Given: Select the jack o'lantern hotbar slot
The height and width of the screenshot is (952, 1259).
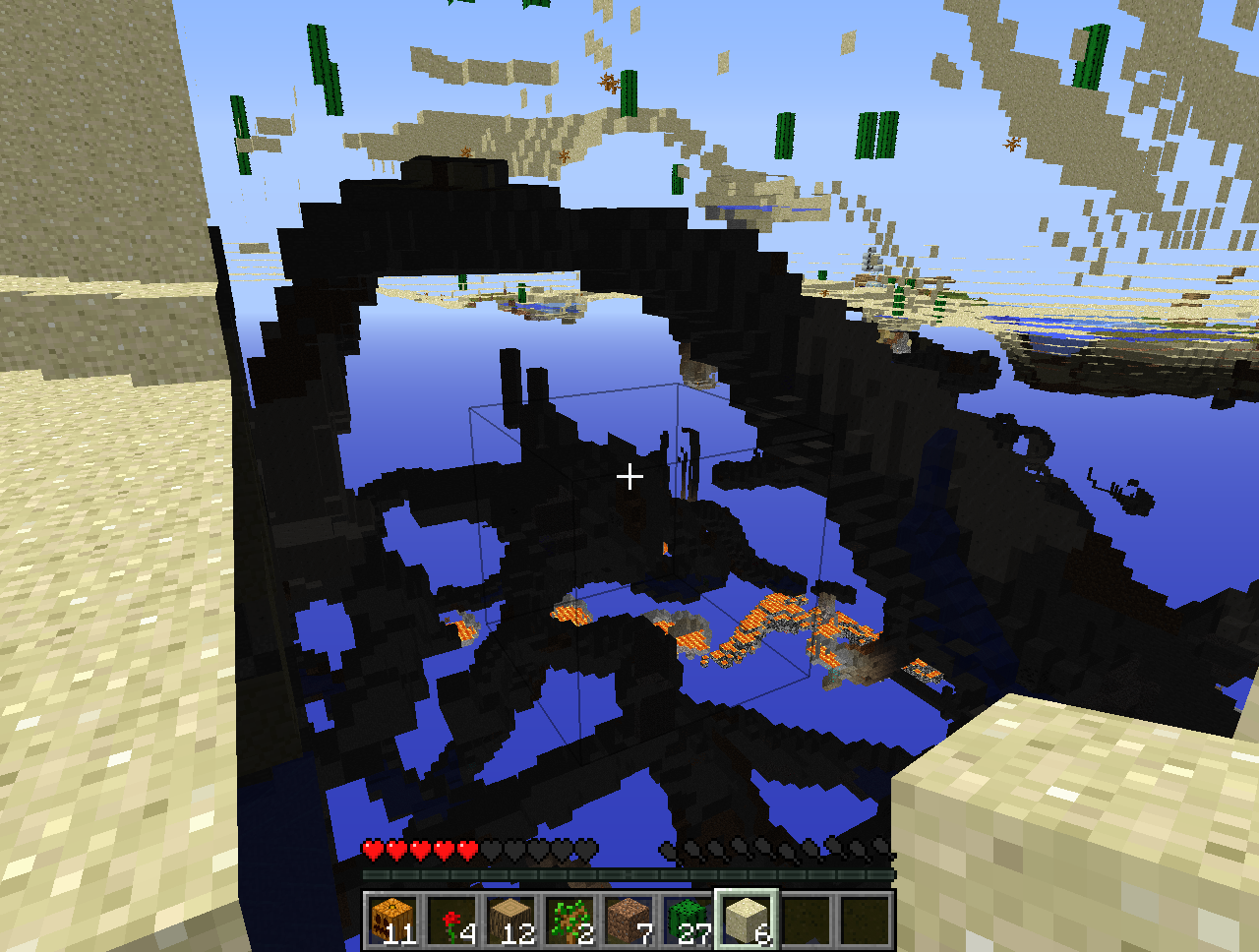Looking at the screenshot, I should coord(392,921).
